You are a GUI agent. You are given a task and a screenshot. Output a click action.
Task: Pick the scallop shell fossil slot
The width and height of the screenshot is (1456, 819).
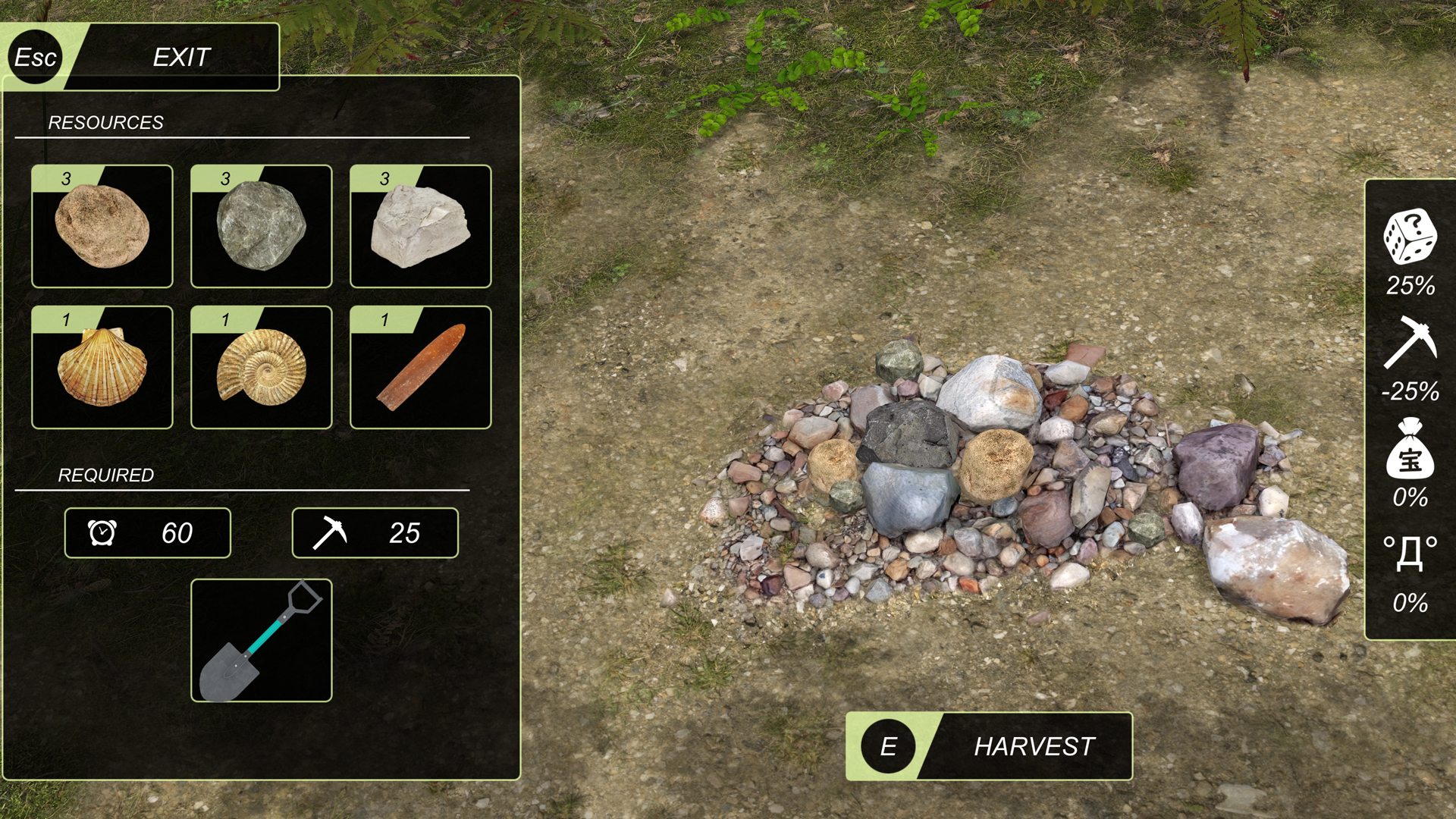coord(102,367)
